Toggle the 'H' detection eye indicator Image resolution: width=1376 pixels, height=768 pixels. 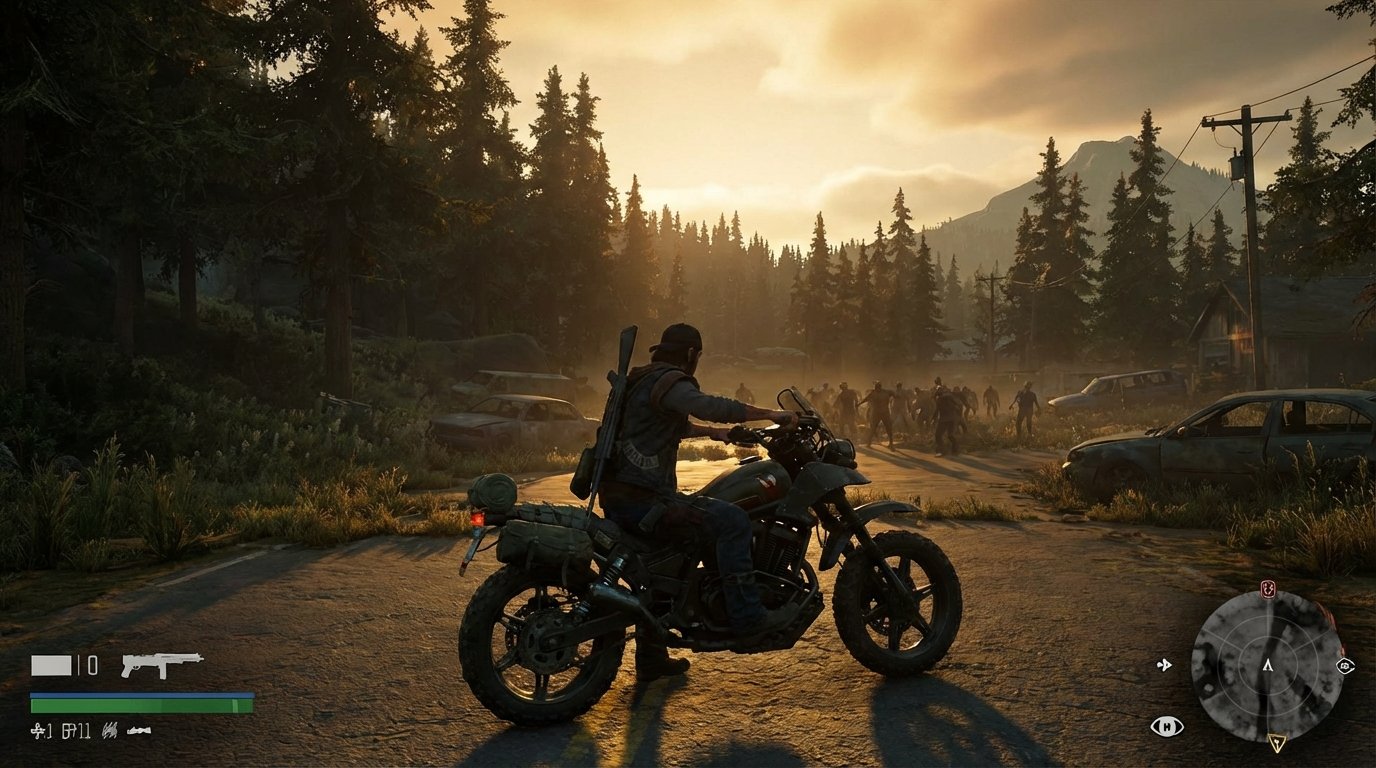(1167, 726)
